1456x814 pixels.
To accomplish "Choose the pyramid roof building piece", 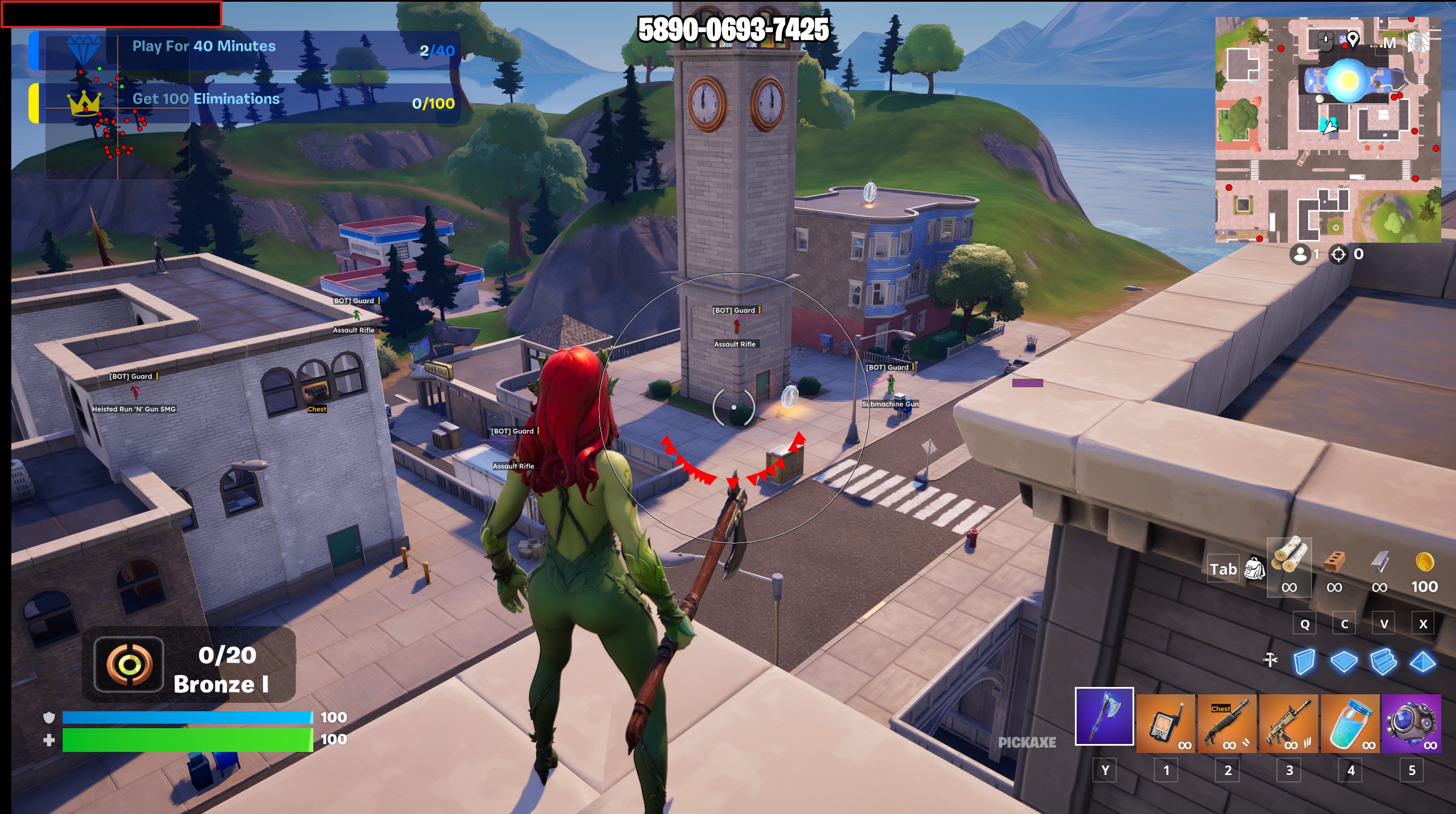I will (x=1423, y=662).
